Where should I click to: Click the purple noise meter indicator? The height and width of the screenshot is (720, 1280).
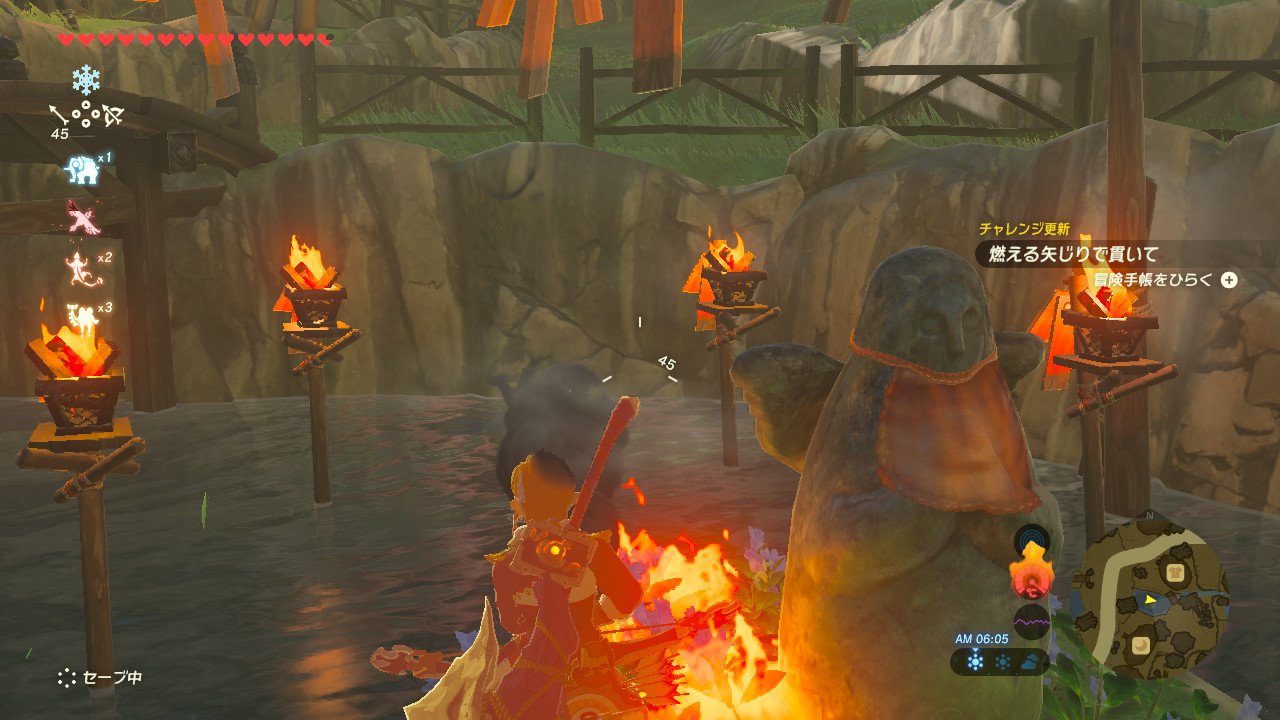[1031, 623]
